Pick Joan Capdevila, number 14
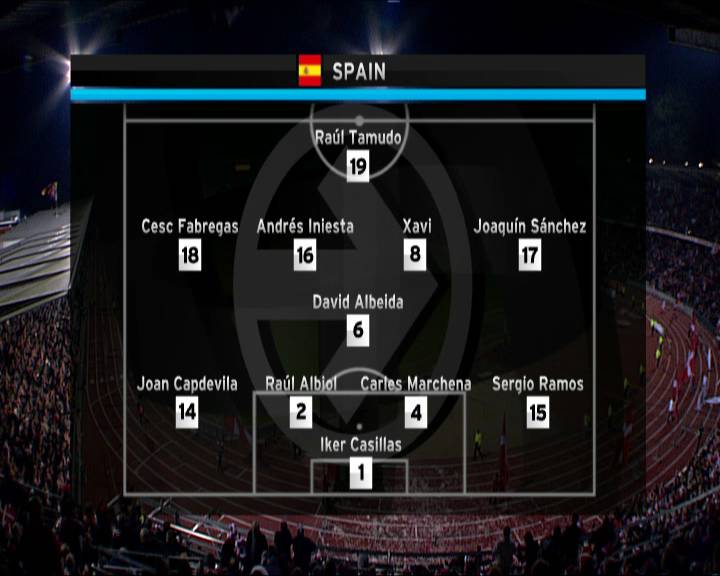 [x=187, y=412]
